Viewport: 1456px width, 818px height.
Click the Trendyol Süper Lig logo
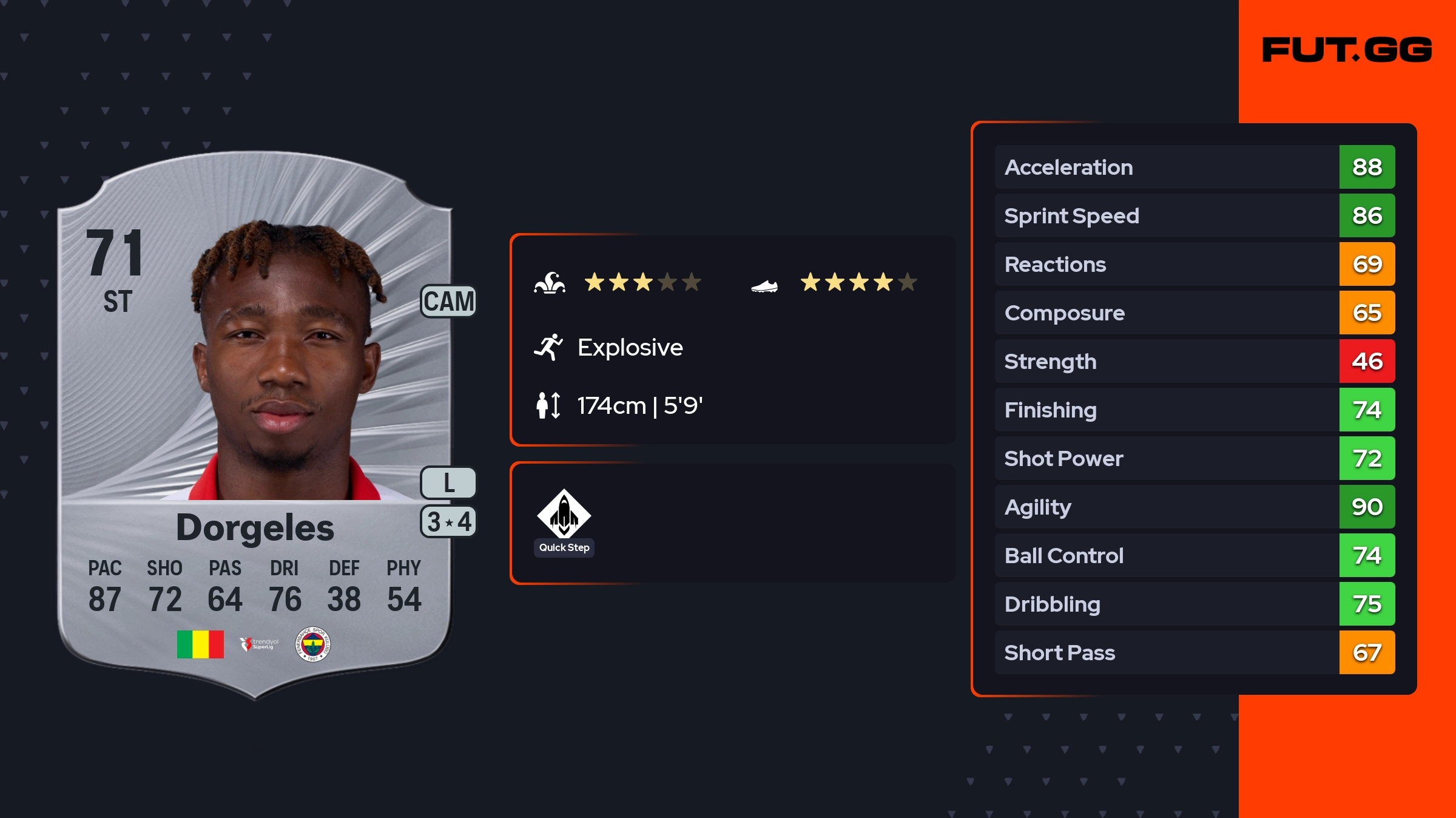coord(259,644)
